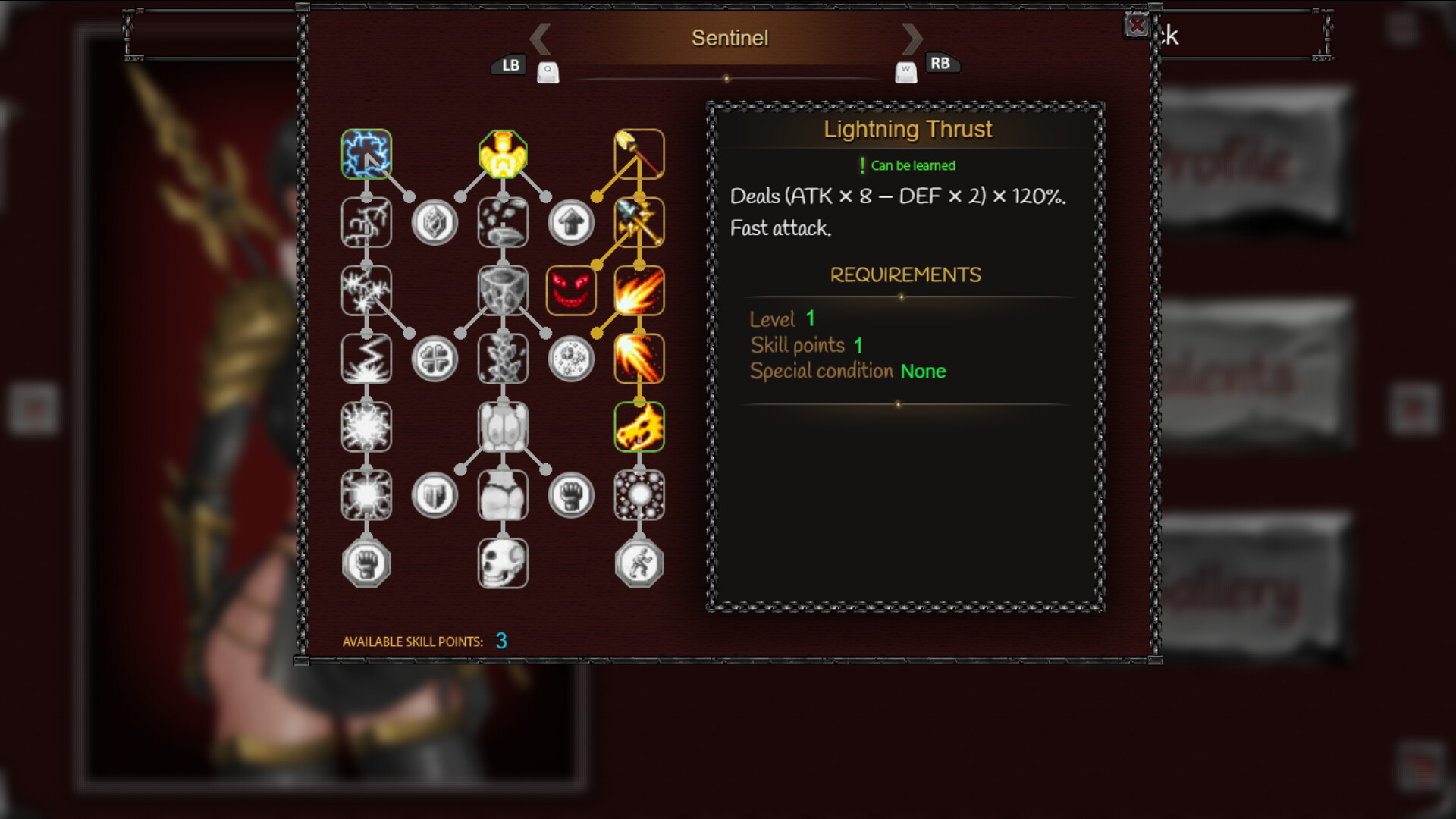The width and height of the screenshot is (1456, 819).
Task: Click the left arrow to previous class
Action: pos(540,37)
